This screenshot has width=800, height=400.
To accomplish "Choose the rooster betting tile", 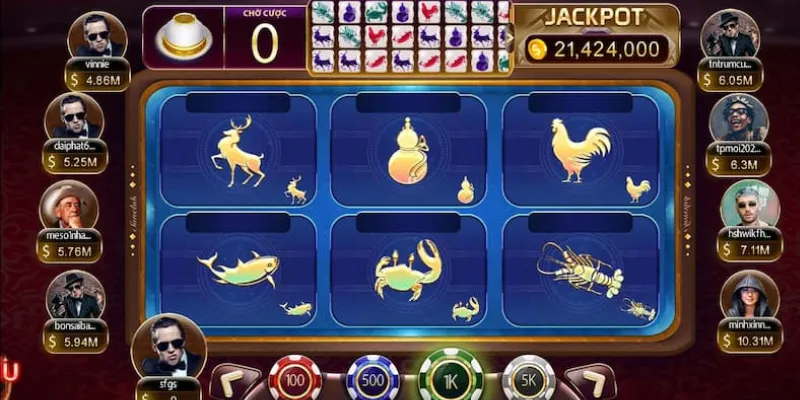I will (580, 150).
